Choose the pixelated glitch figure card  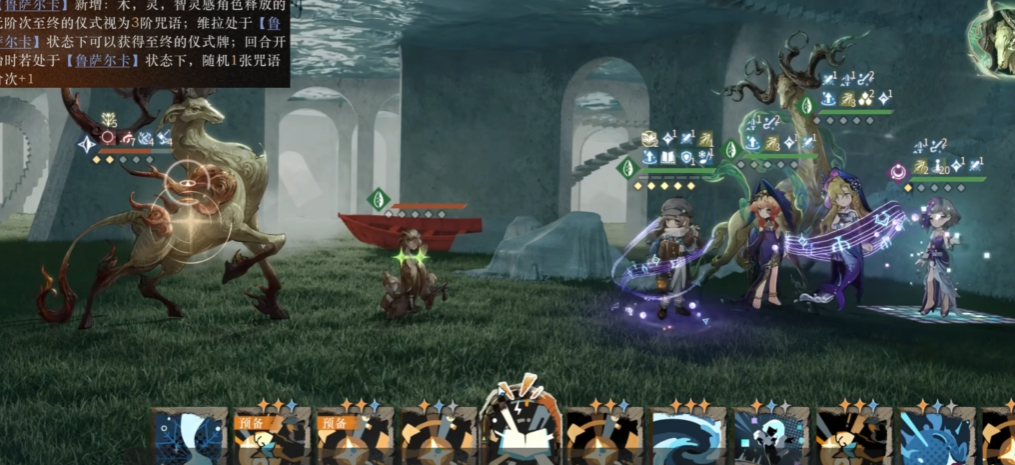tap(770, 437)
